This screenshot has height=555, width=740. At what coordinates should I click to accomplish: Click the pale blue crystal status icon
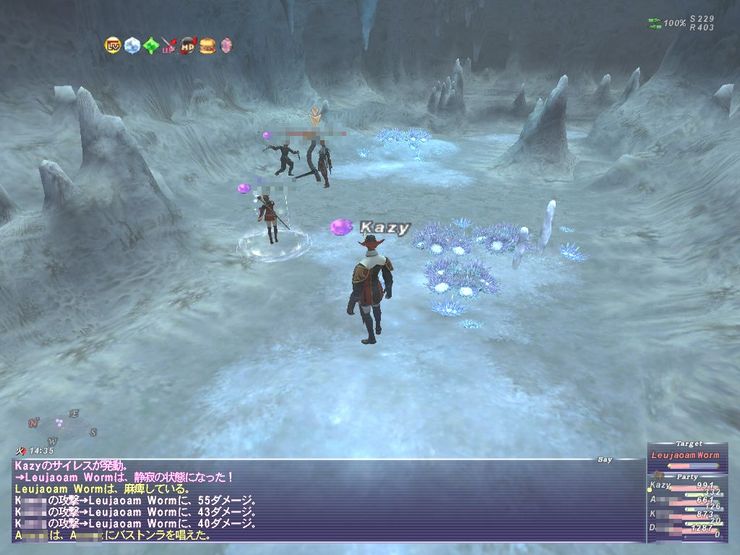tap(132, 45)
